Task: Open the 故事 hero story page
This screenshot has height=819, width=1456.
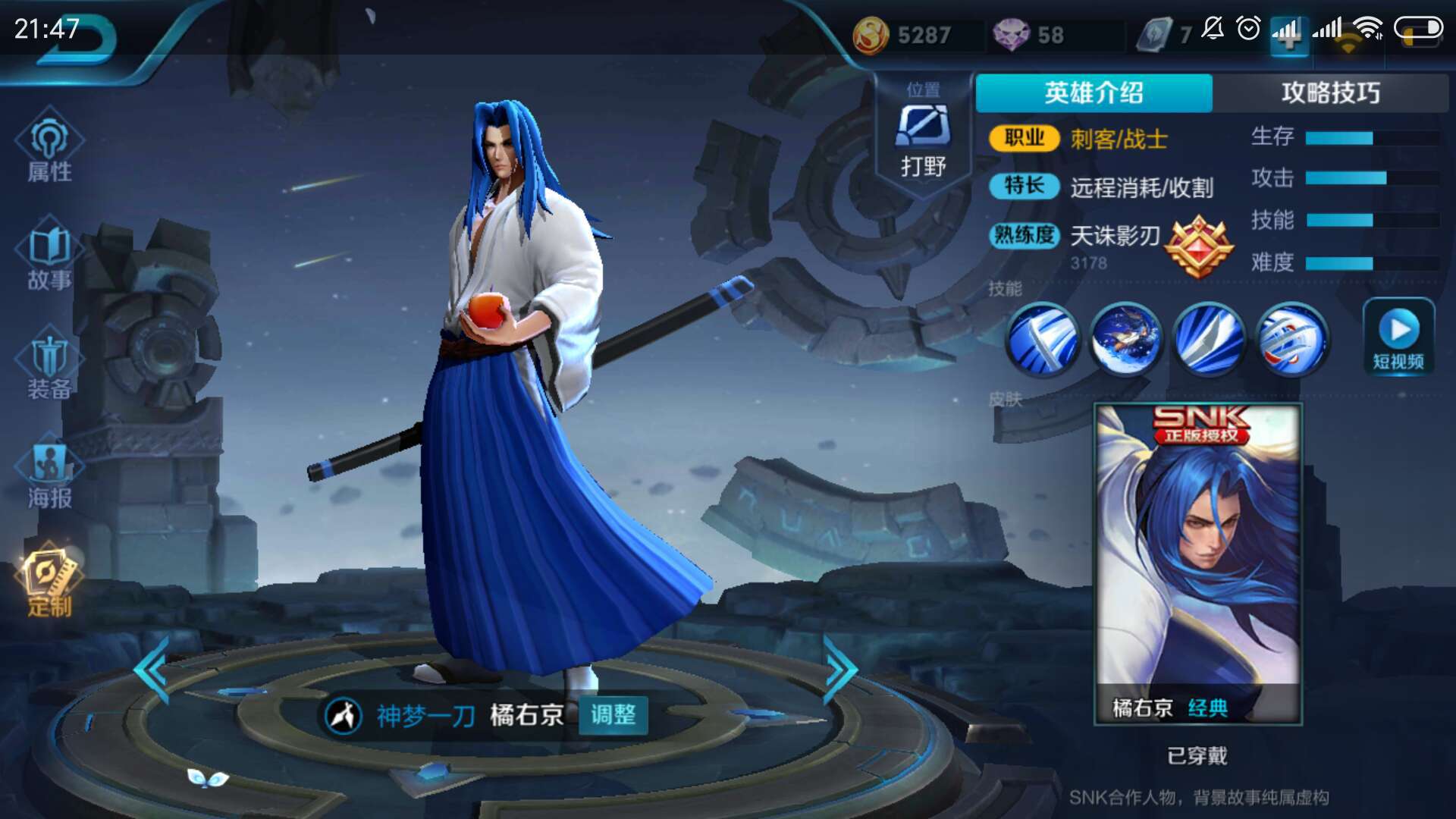Action: tap(48, 256)
